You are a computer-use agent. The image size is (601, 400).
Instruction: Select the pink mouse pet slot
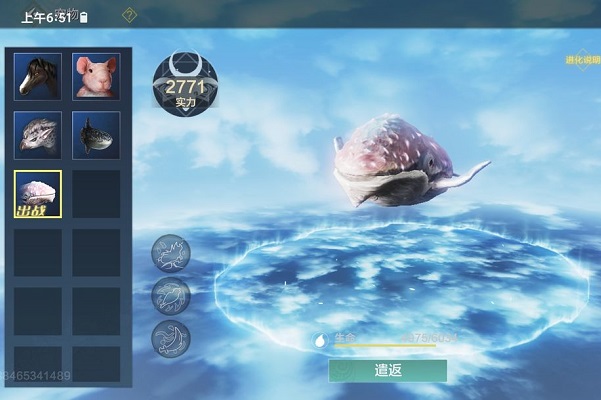pos(96,76)
